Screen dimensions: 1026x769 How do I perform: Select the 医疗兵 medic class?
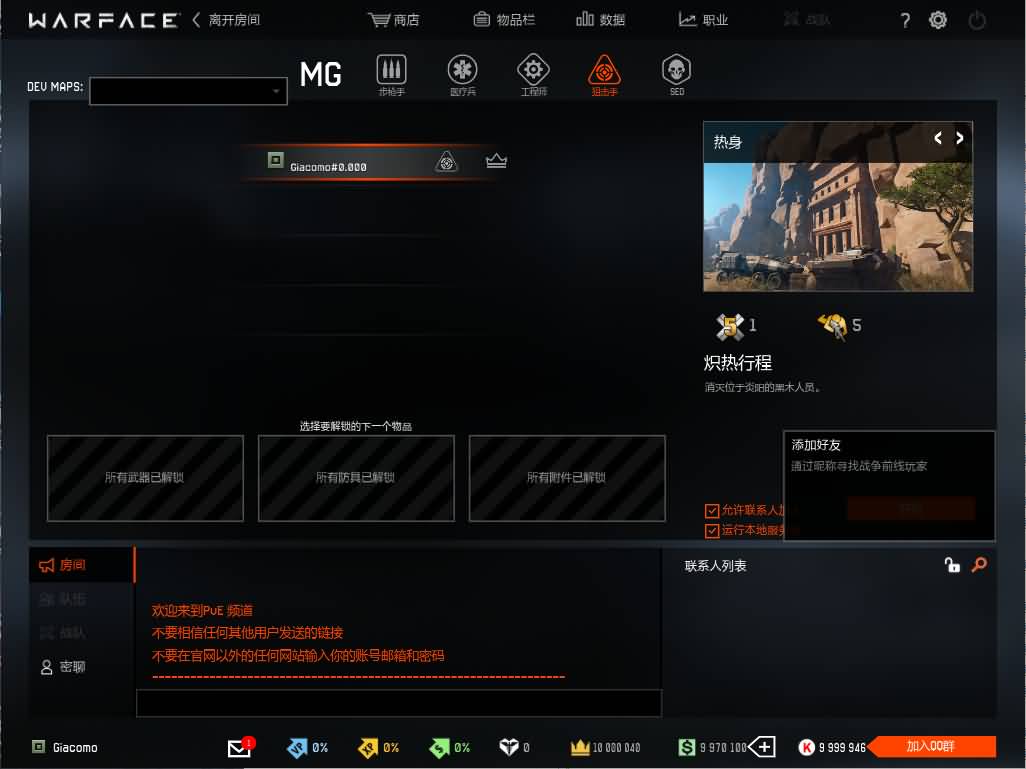[x=462, y=74]
